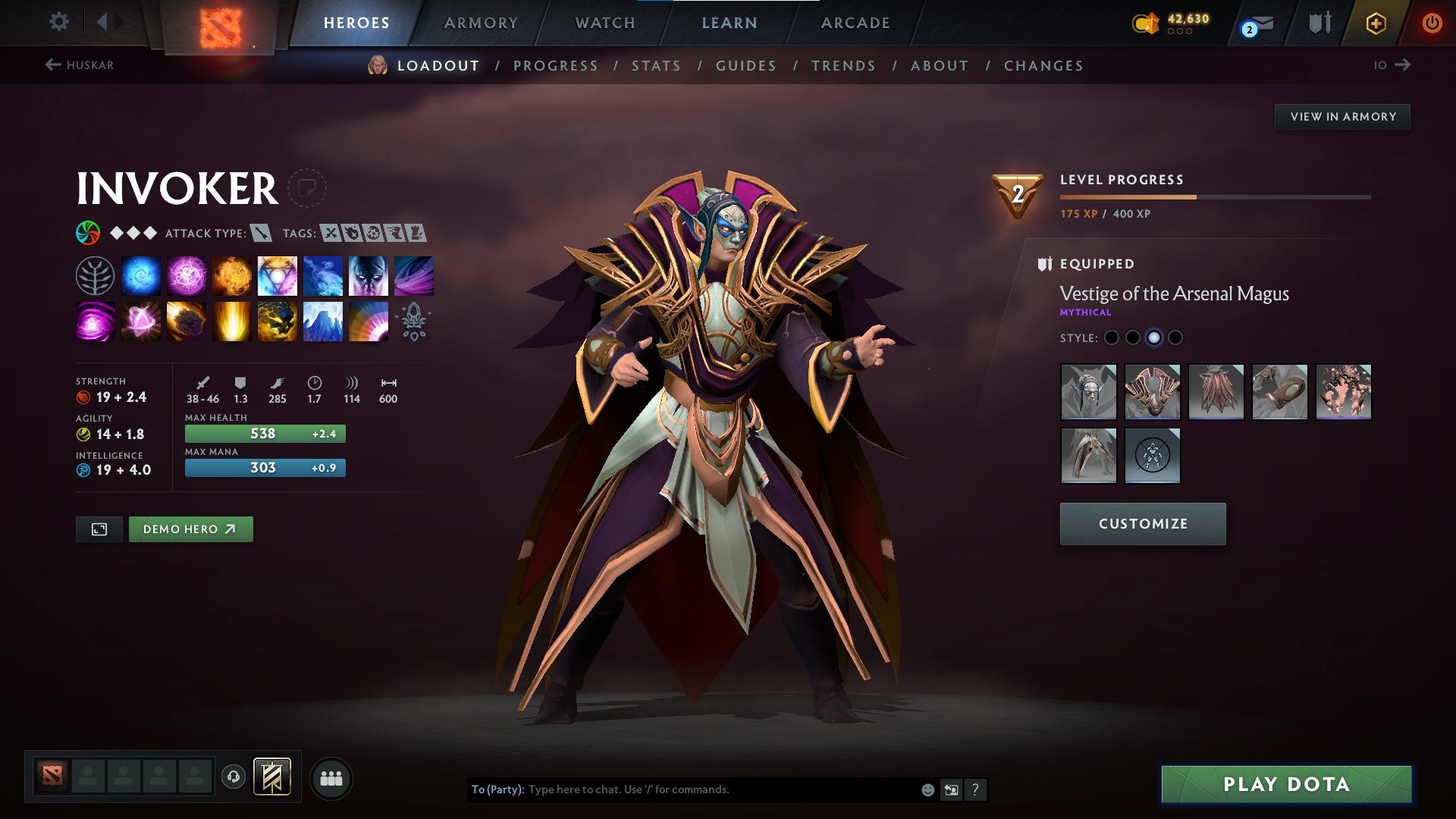Click the Sun Strike ability icon
Image resolution: width=1456 pixels, height=819 pixels.
coord(231,322)
